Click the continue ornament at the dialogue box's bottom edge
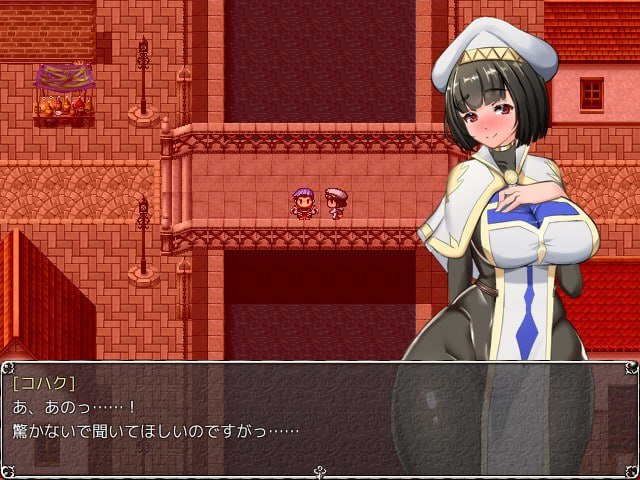 coord(320,471)
